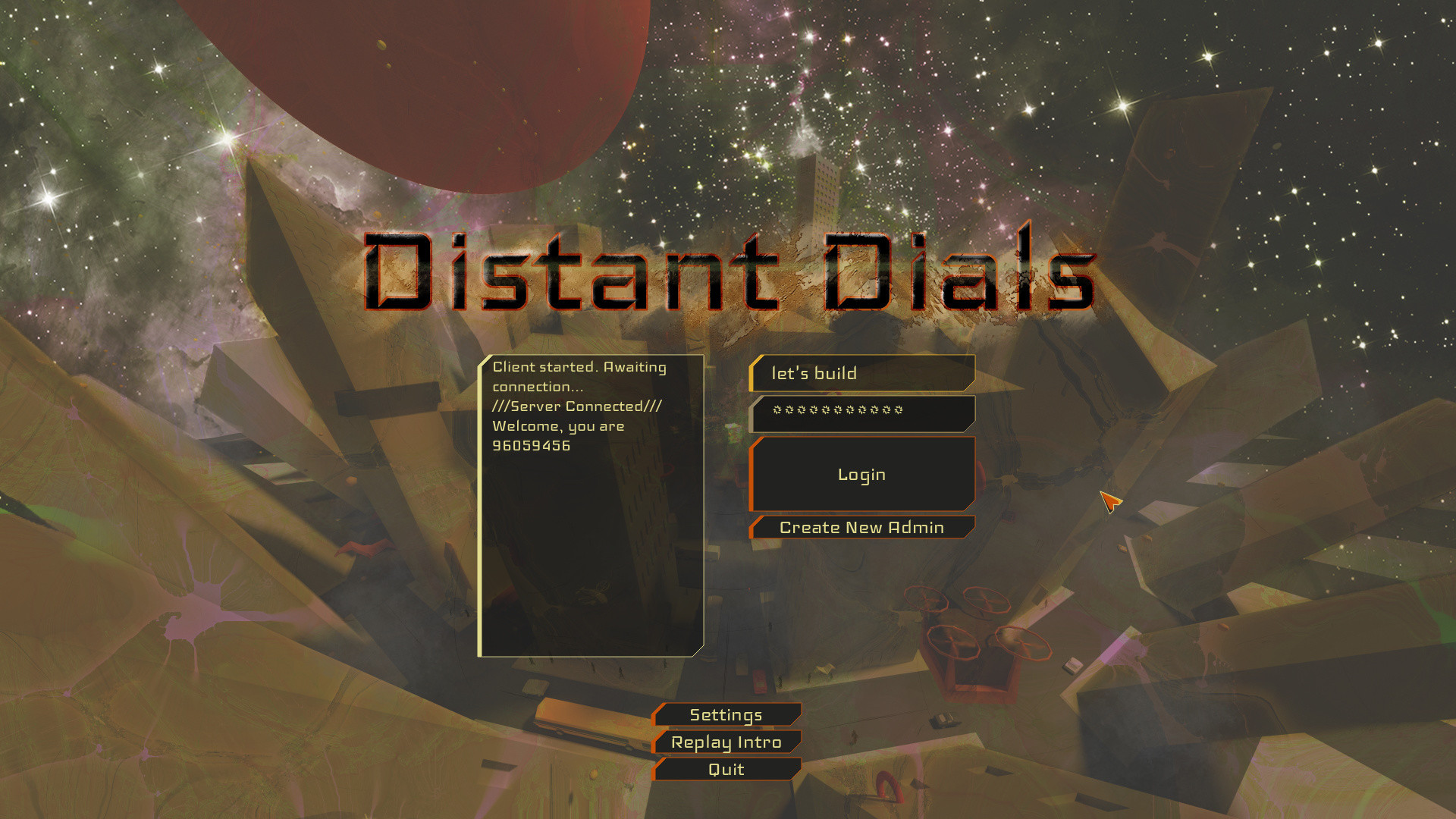Click the Welcome message in the console

click(x=557, y=425)
